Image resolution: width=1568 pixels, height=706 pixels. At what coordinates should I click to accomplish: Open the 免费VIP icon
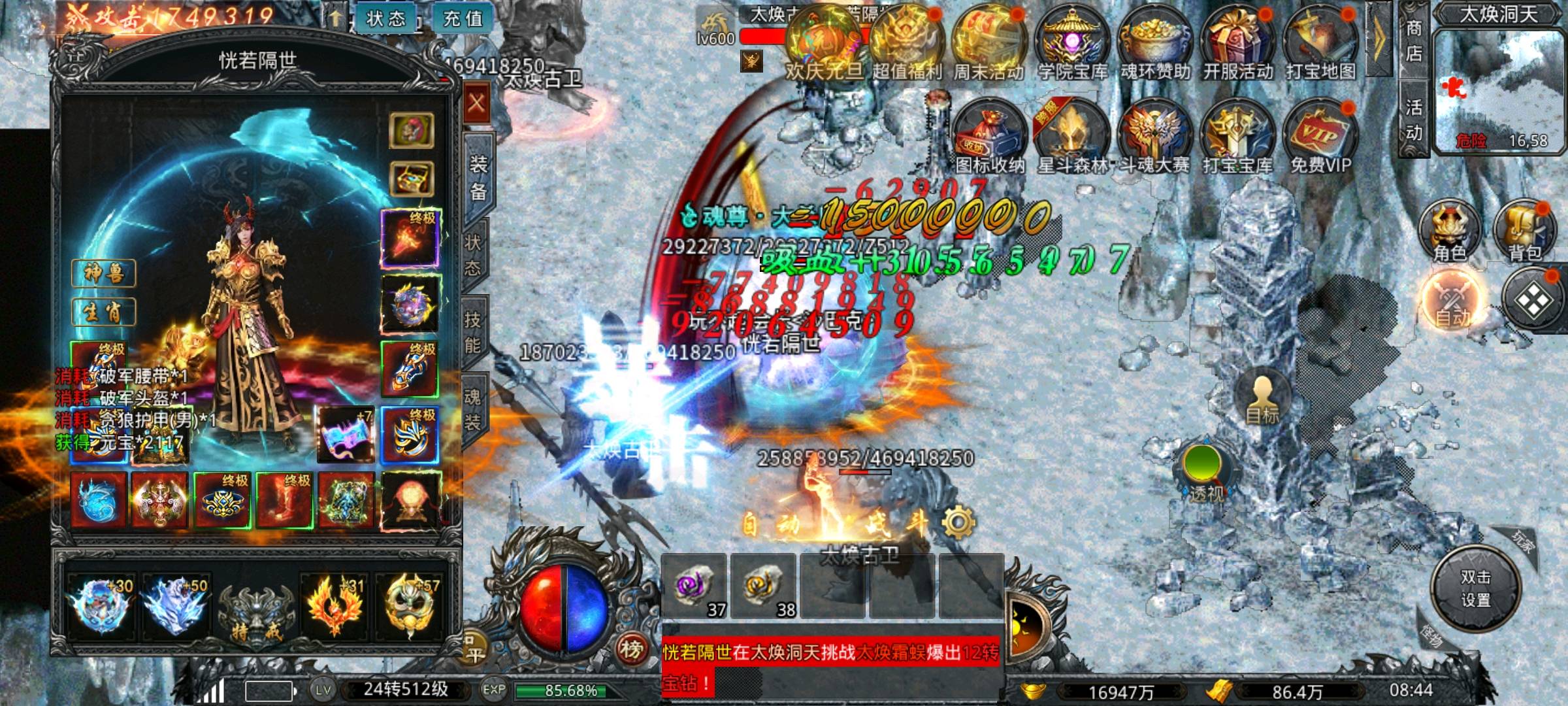pos(1320,137)
